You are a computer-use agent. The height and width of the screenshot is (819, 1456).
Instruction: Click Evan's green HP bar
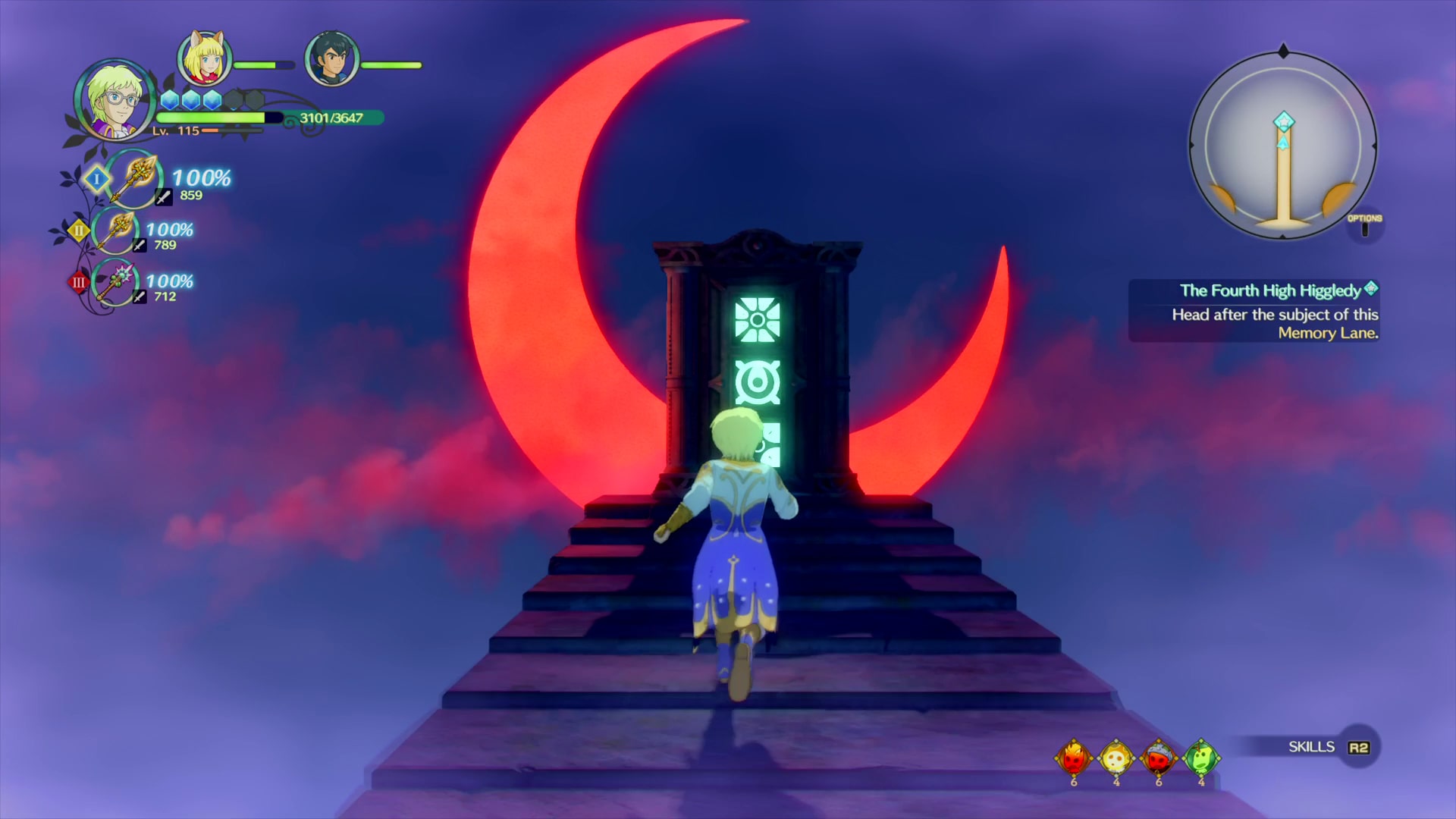[212, 118]
